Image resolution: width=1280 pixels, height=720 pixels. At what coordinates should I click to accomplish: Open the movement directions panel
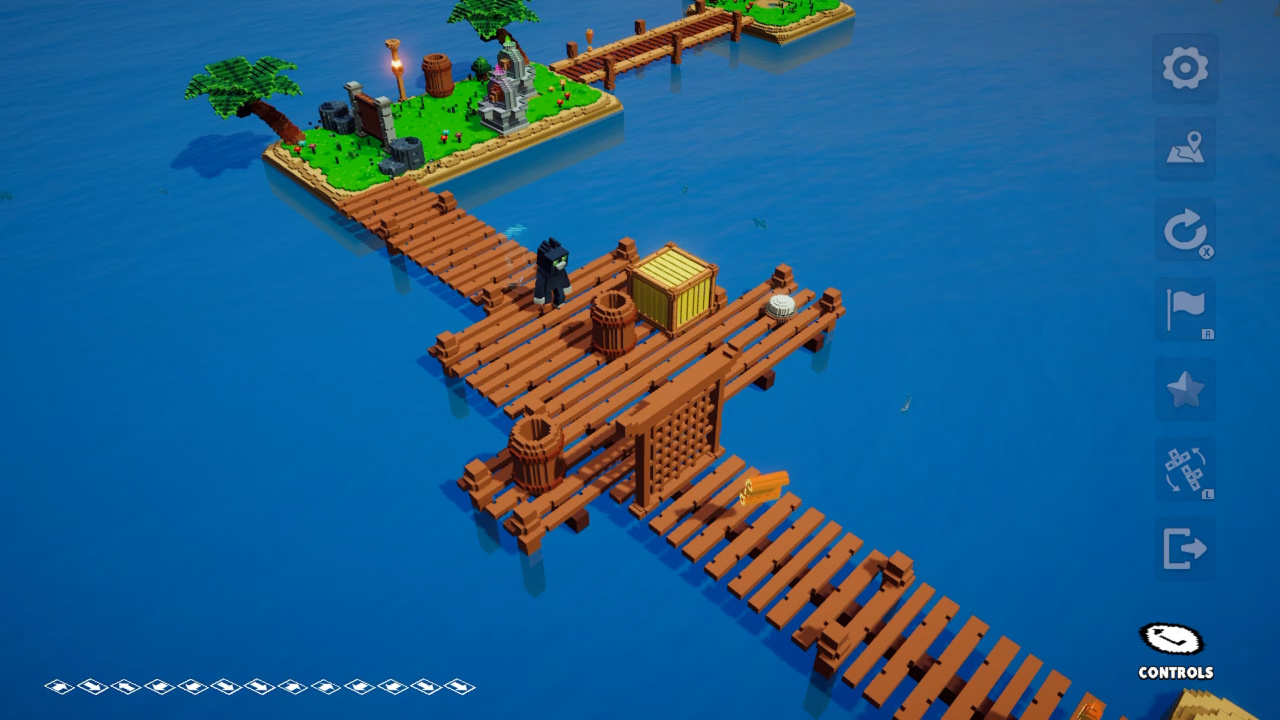pos(1184,468)
